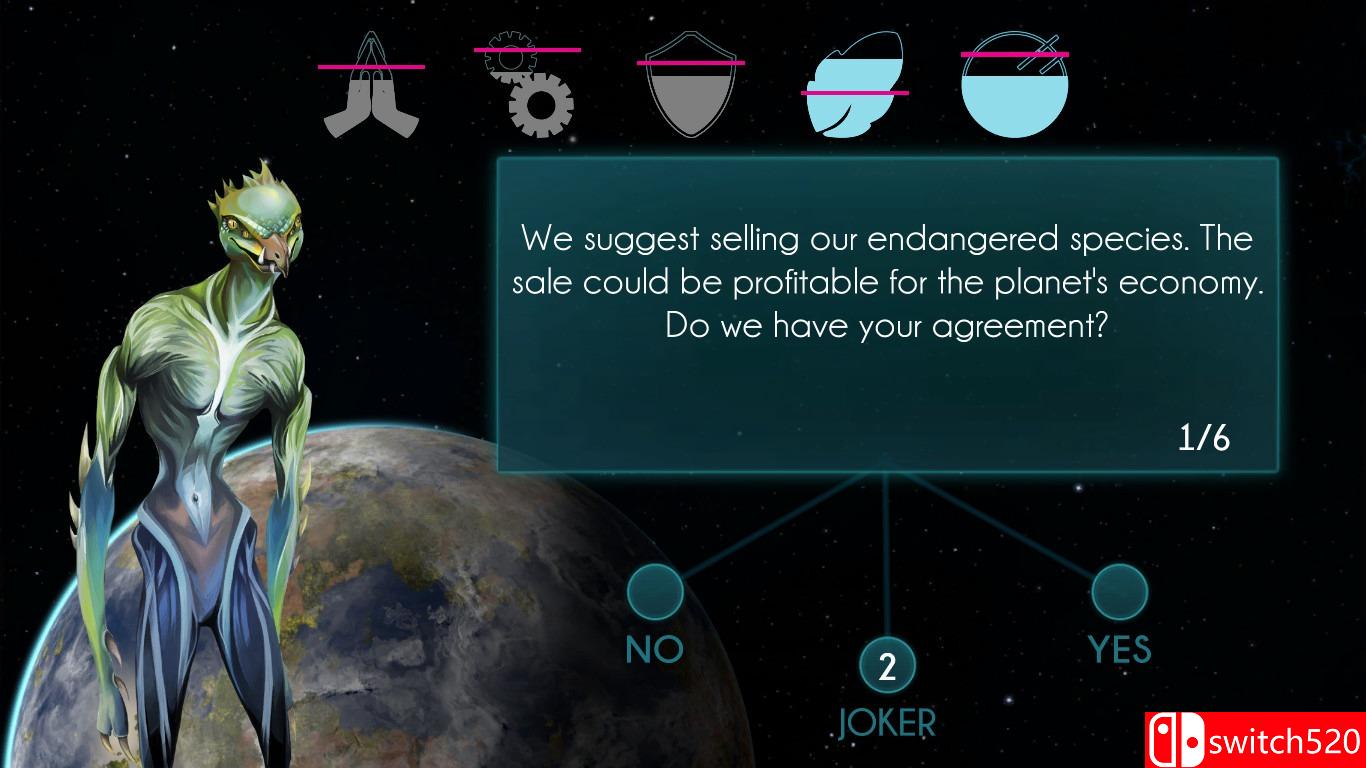Select the NO label text
Screen dimensions: 1366x768
click(x=654, y=649)
